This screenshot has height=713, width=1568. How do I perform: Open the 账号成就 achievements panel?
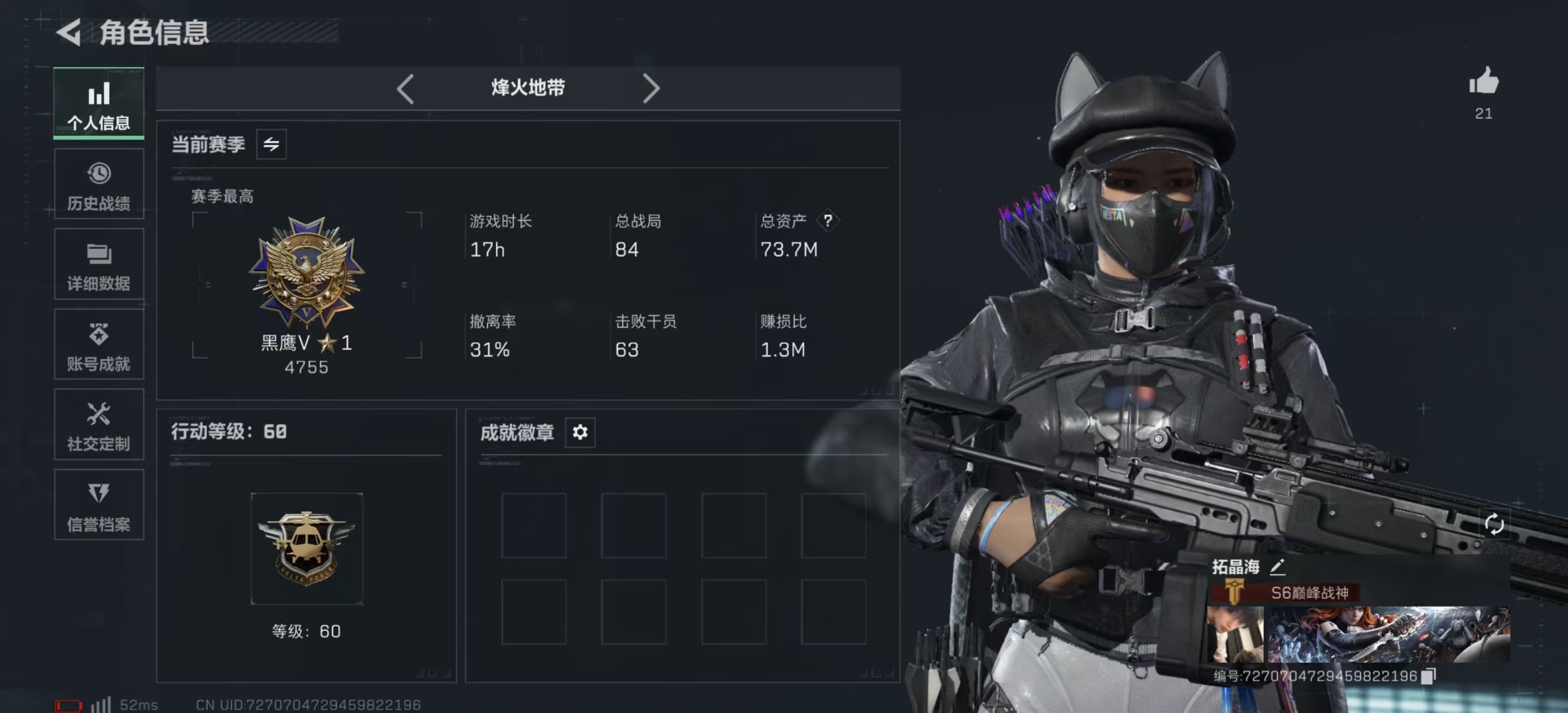pos(98,345)
